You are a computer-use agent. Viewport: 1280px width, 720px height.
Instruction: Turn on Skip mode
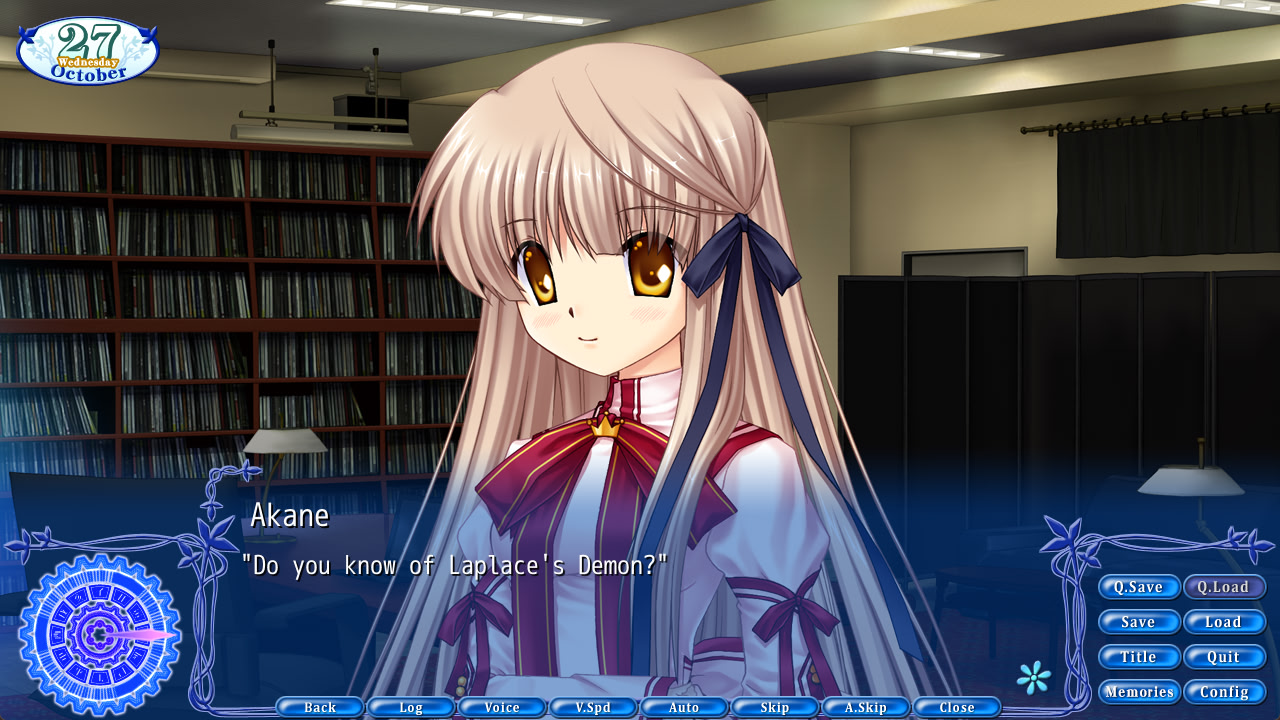coord(774,706)
